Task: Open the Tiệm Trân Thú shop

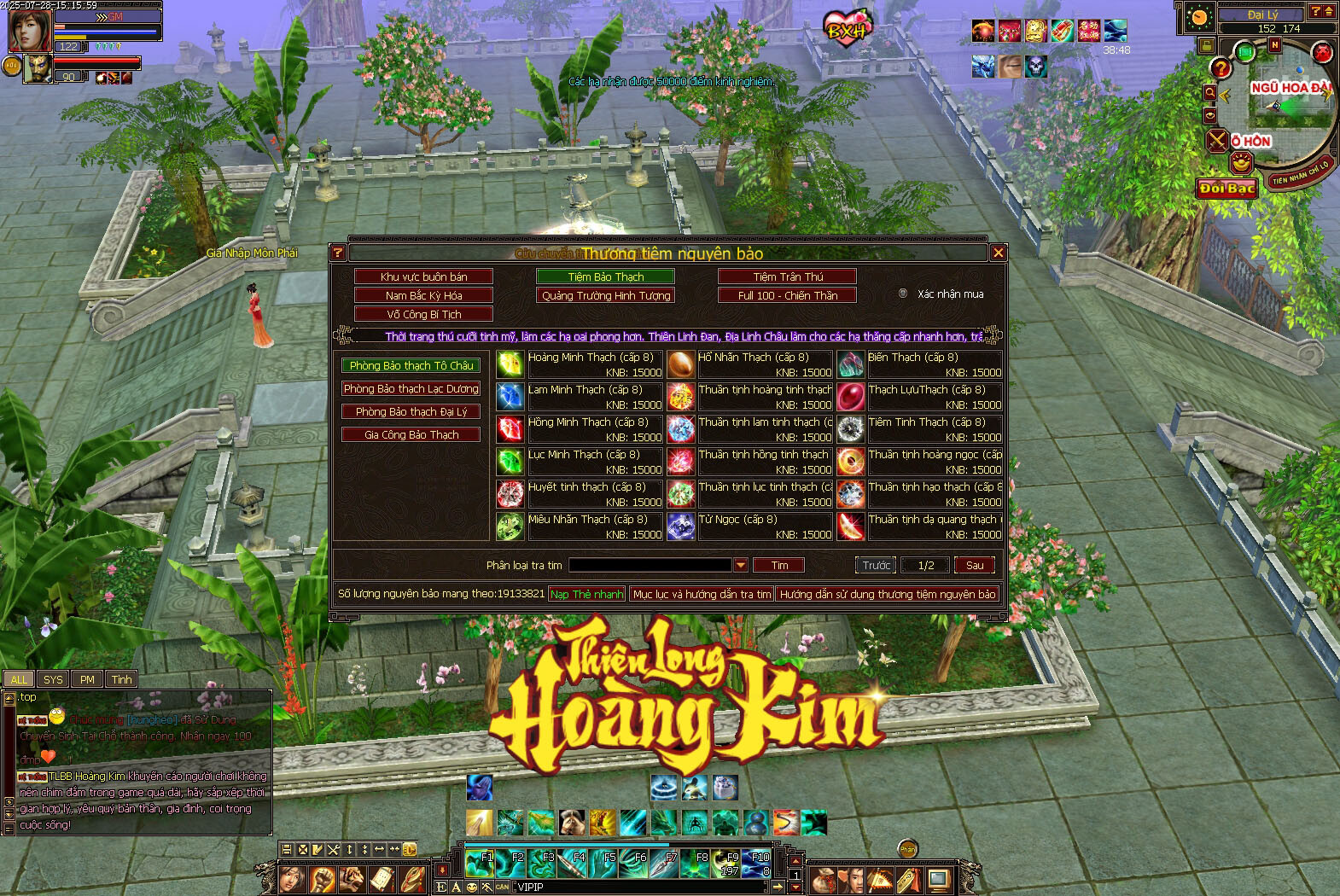Action: point(787,276)
